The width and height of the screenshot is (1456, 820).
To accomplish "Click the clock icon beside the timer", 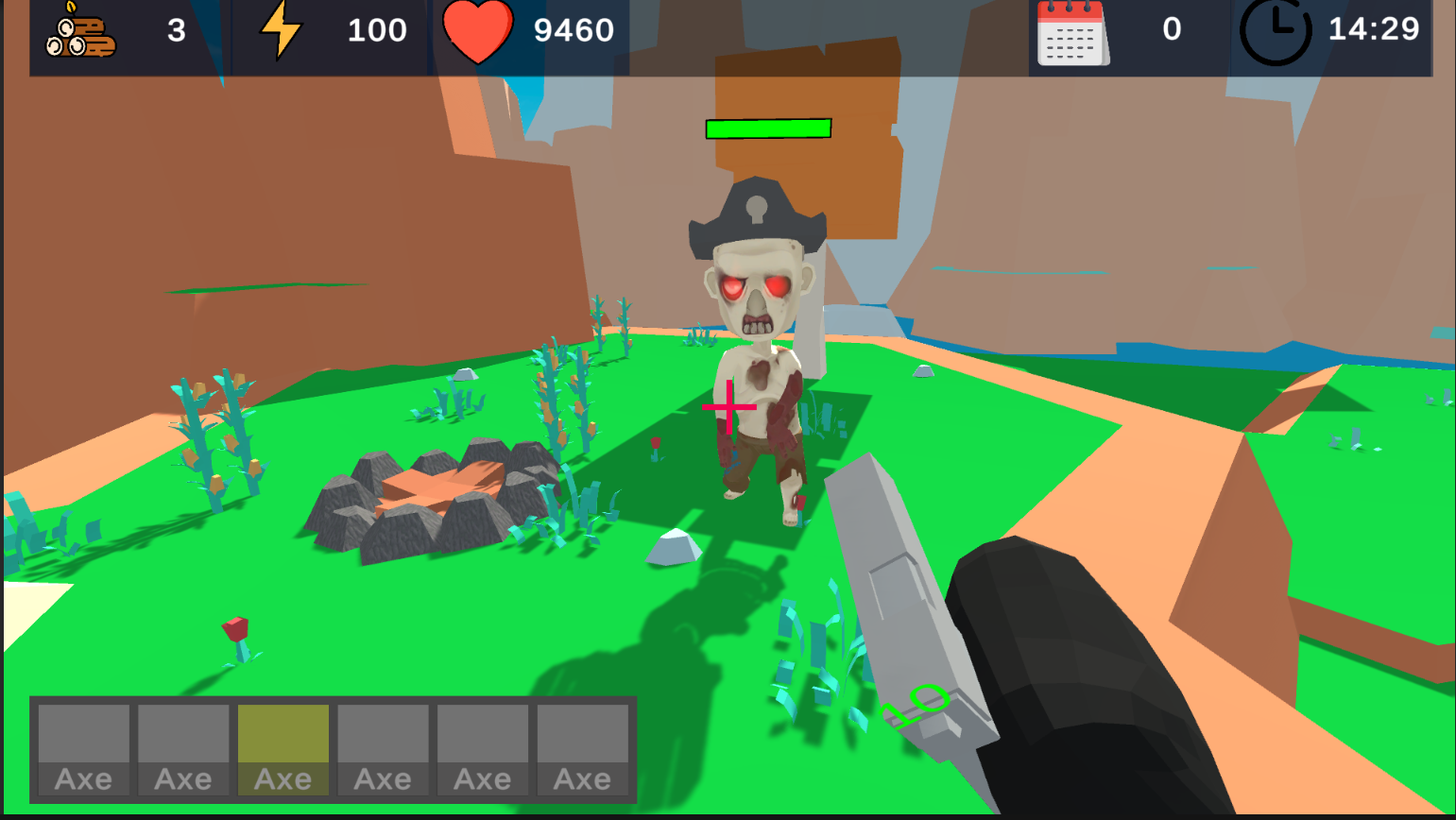I will click(x=1275, y=30).
